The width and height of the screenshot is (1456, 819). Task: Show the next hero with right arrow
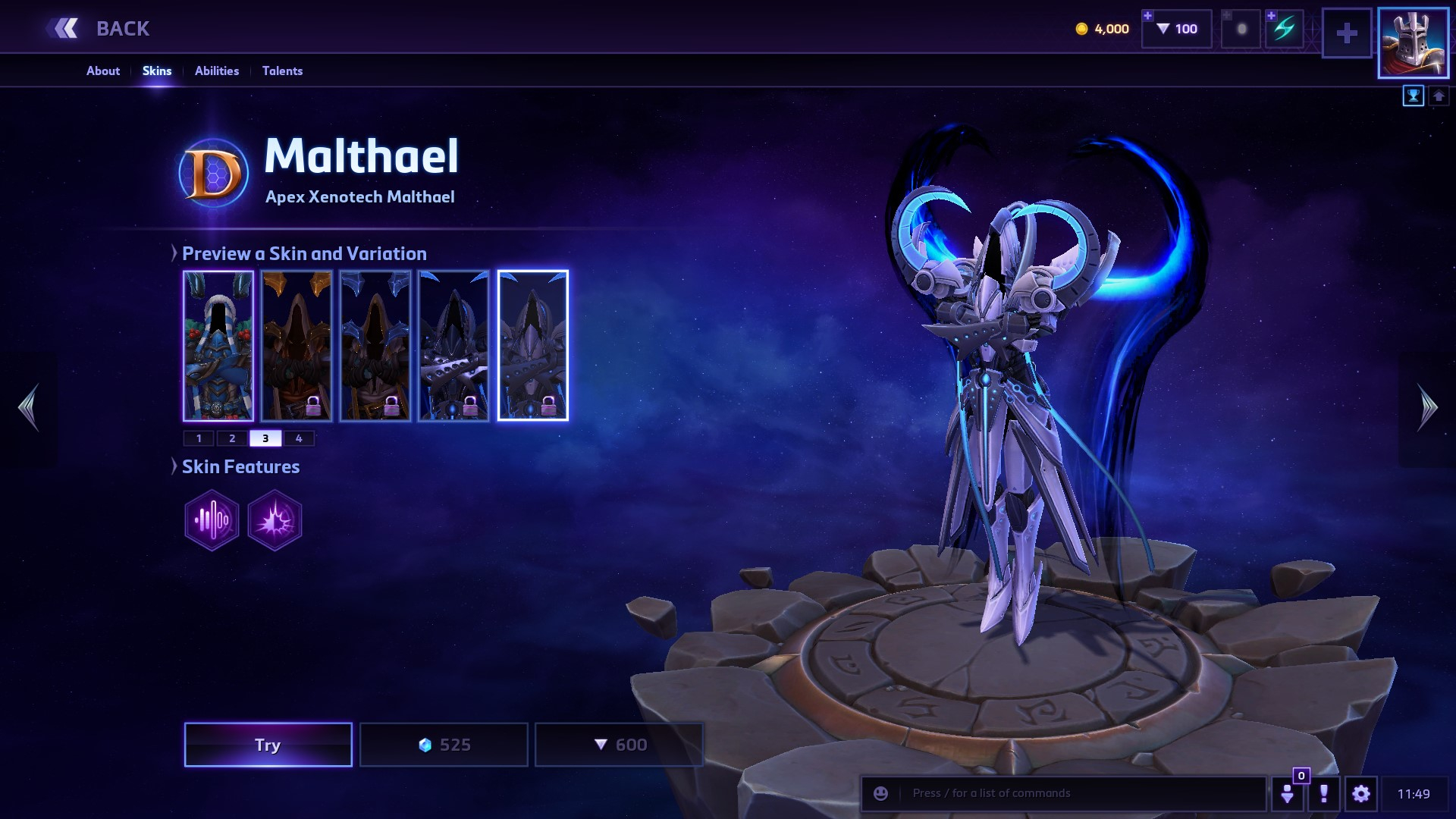point(1427,407)
